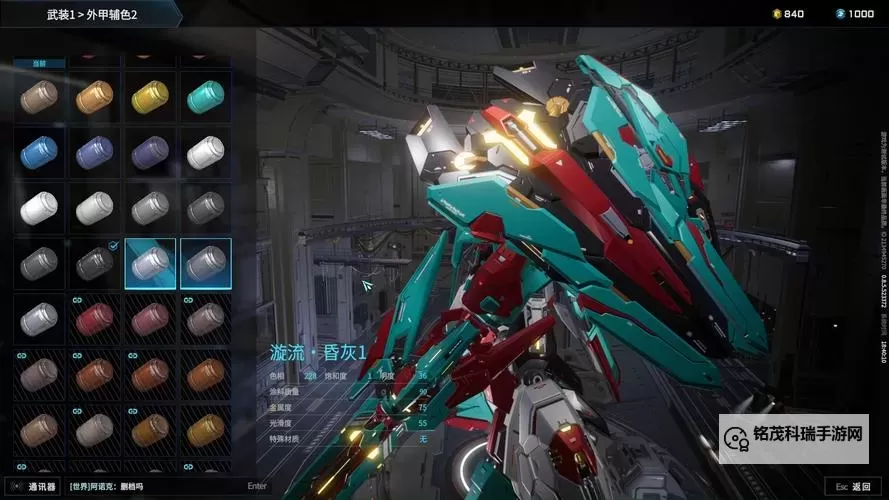Select the yellow paint swatch

pyautogui.click(x=150, y=97)
